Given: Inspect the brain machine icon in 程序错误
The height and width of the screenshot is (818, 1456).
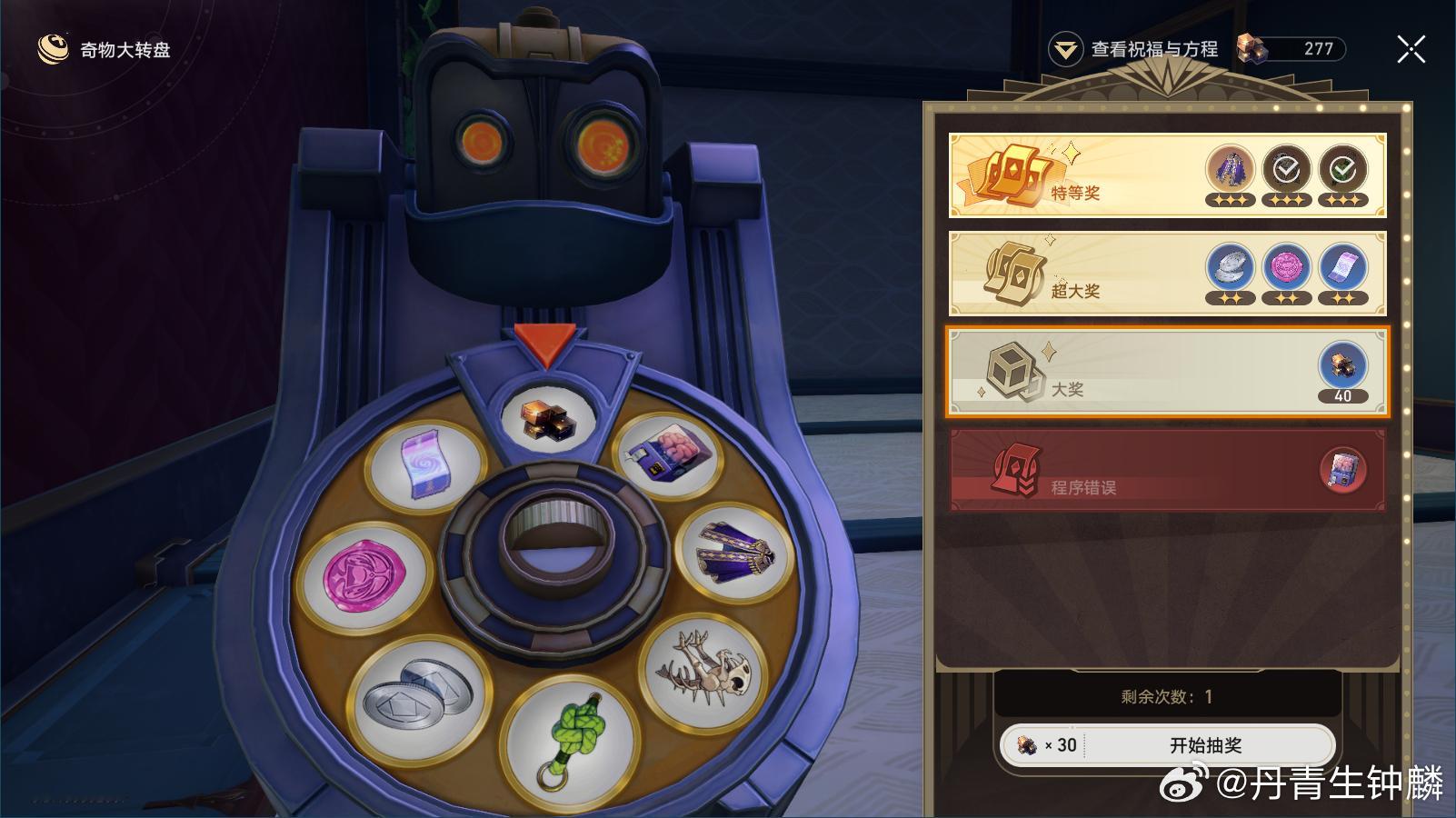Looking at the screenshot, I should point(1343,470).
